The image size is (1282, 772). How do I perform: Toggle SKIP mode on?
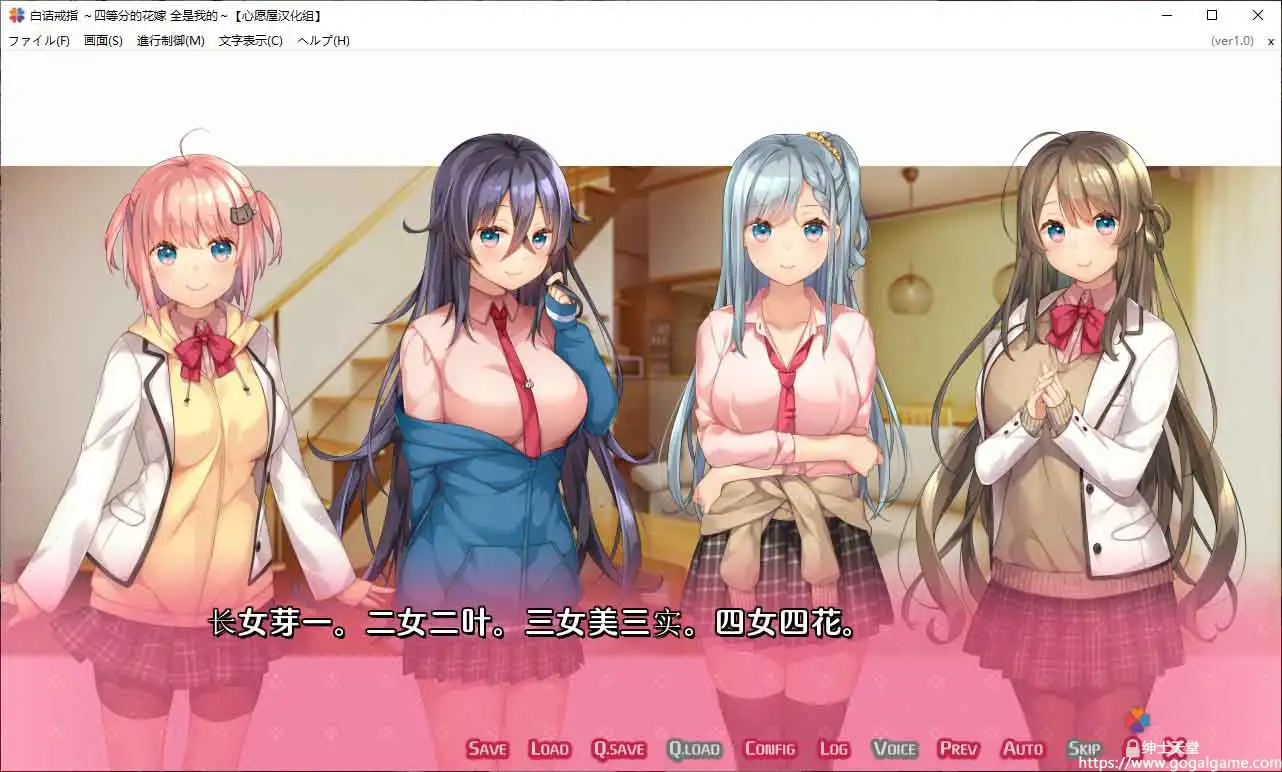1083,747
